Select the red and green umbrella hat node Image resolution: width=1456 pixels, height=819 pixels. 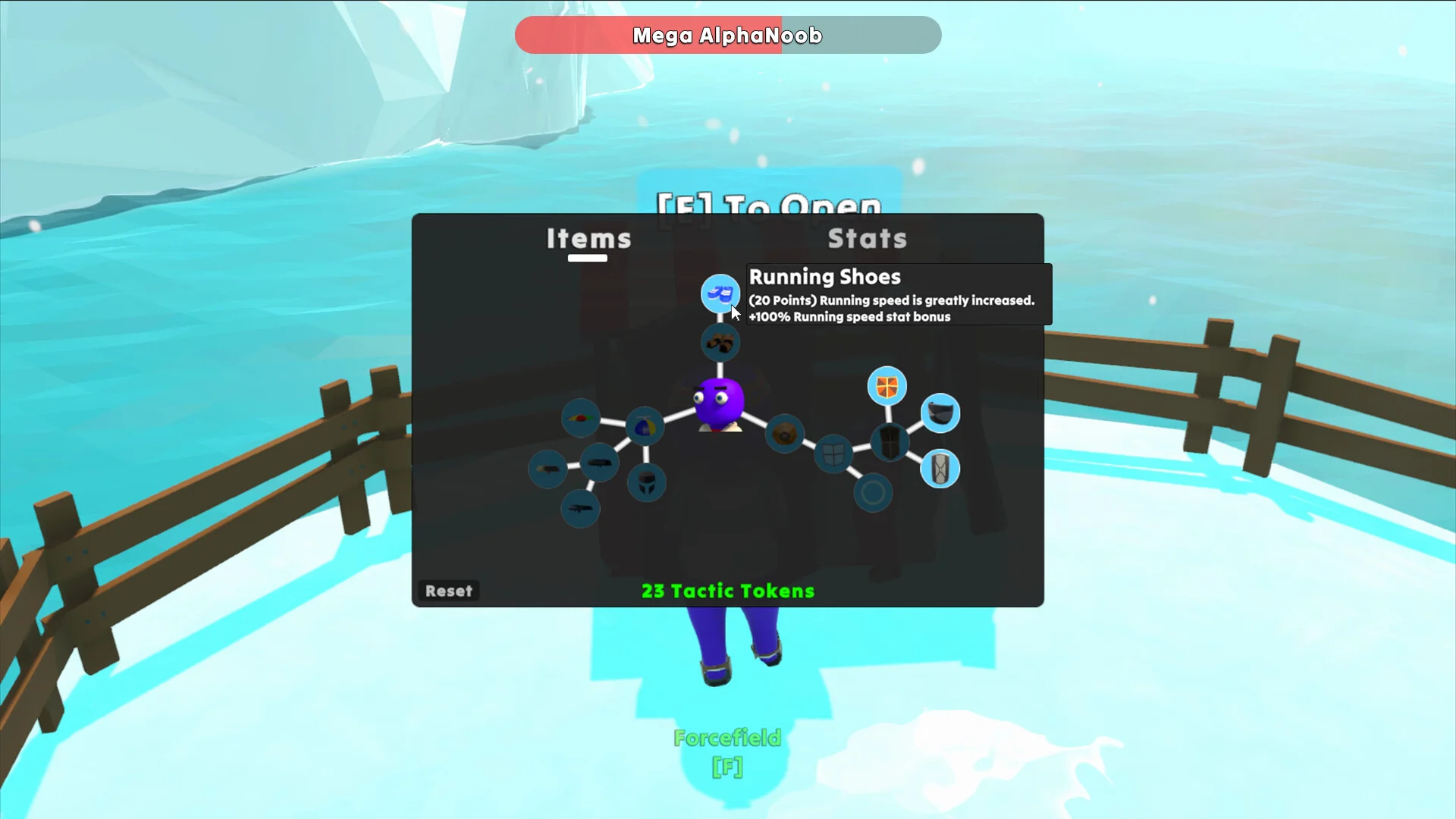581,418
